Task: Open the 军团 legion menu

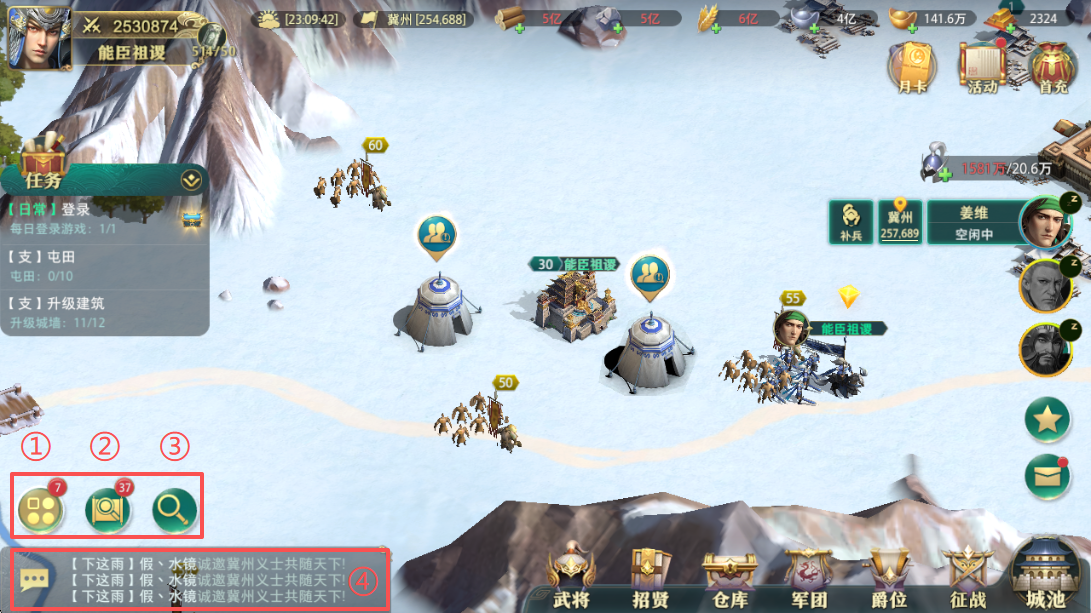Action: click(x=809, y=578)
